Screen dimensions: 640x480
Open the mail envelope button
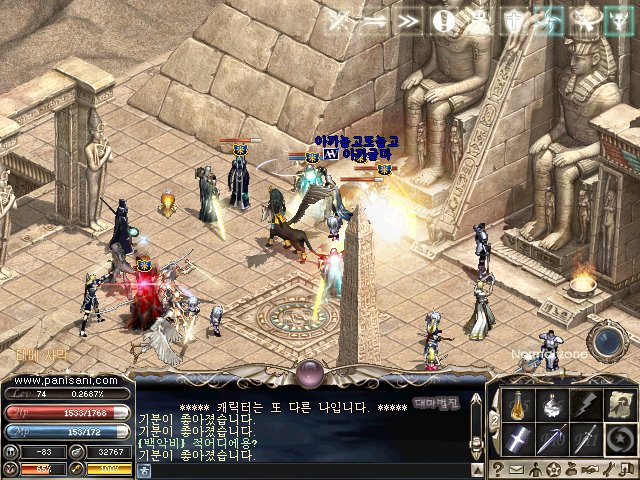(516, 469)
